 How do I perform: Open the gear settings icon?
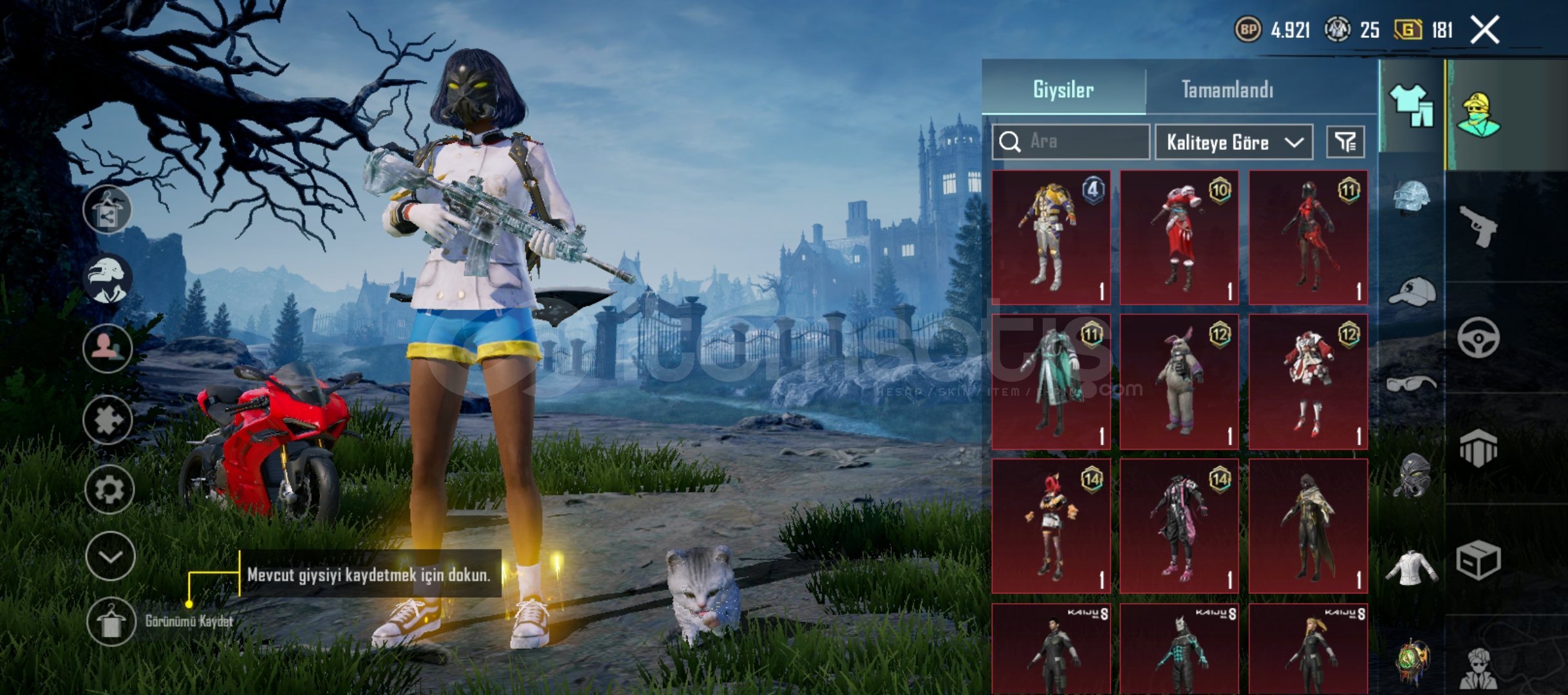(x=109, y=490)
